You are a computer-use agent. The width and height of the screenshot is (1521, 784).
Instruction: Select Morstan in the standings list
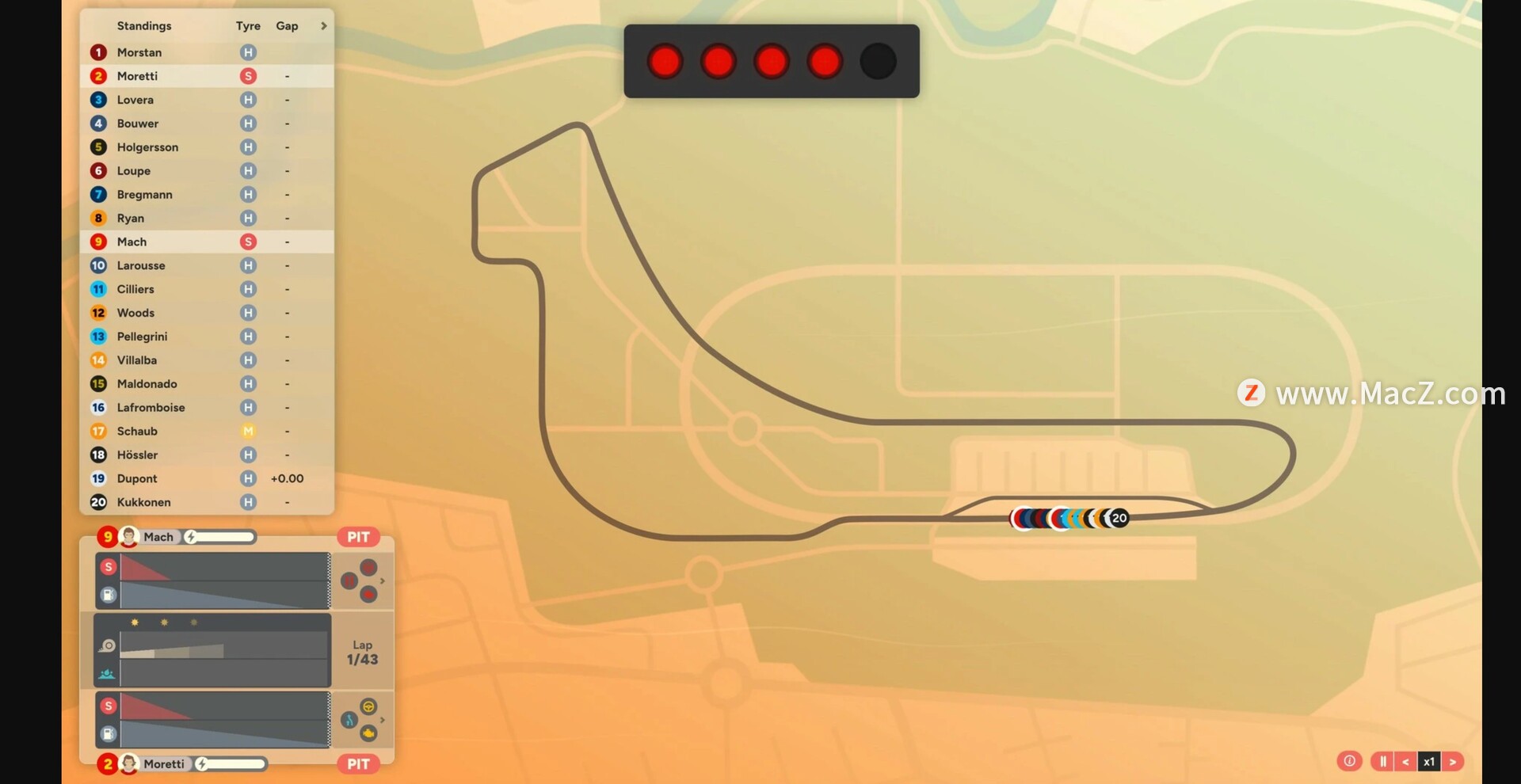click(139, 52)
